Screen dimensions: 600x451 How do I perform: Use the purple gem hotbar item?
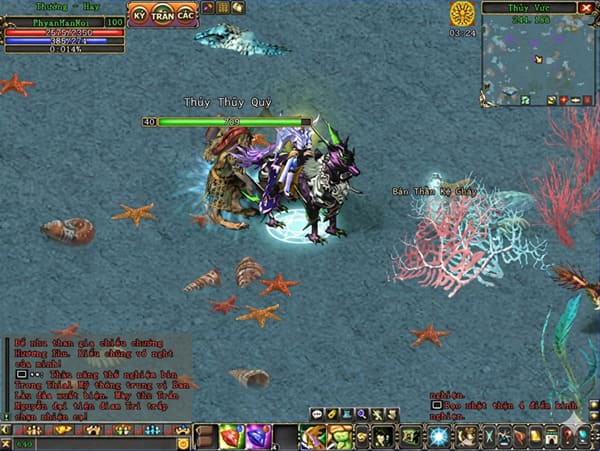tap(257, 436)
